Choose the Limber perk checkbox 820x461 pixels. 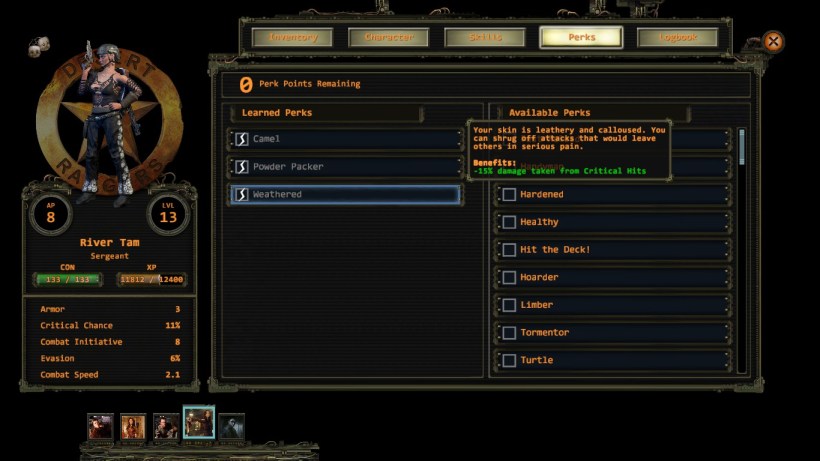(509, 305)
